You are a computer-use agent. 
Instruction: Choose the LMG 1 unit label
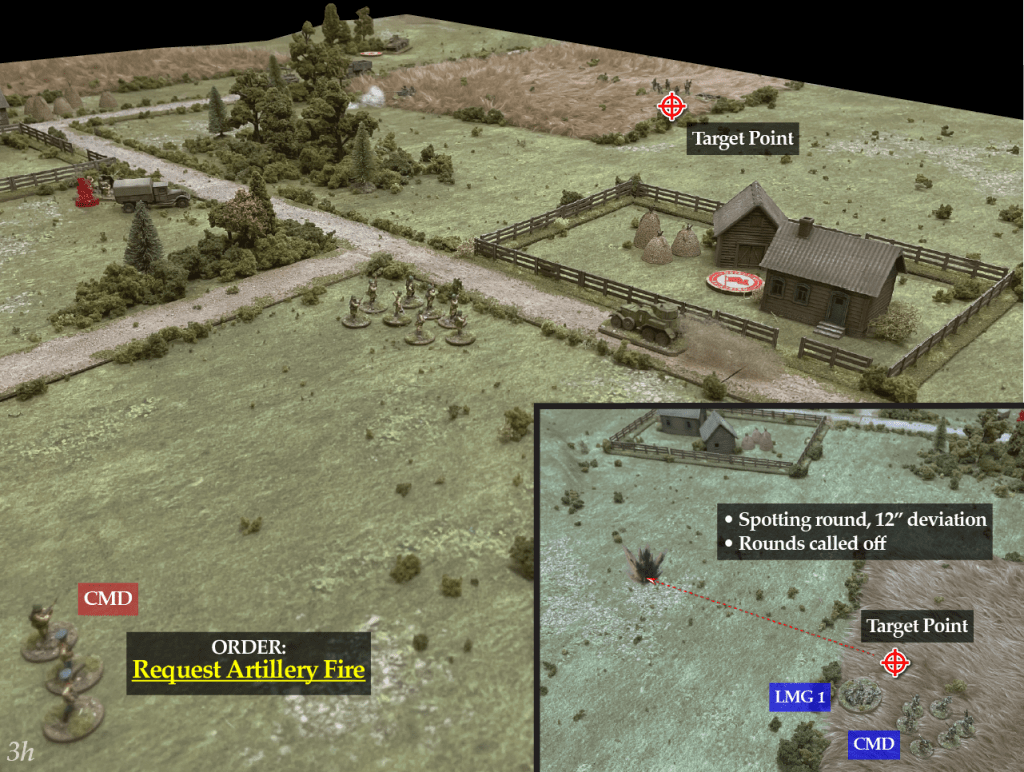click(x=799, y=697)
